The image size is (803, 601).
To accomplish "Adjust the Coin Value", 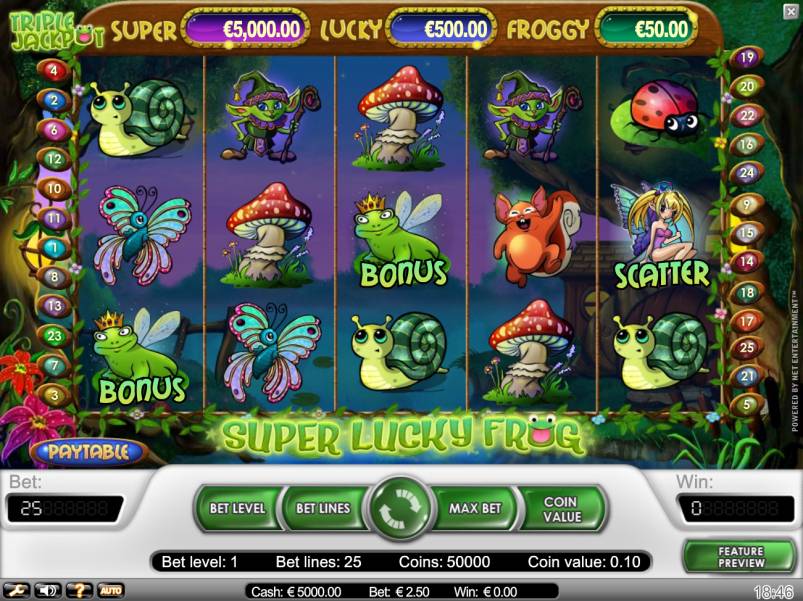I will (x=561, y=508).
